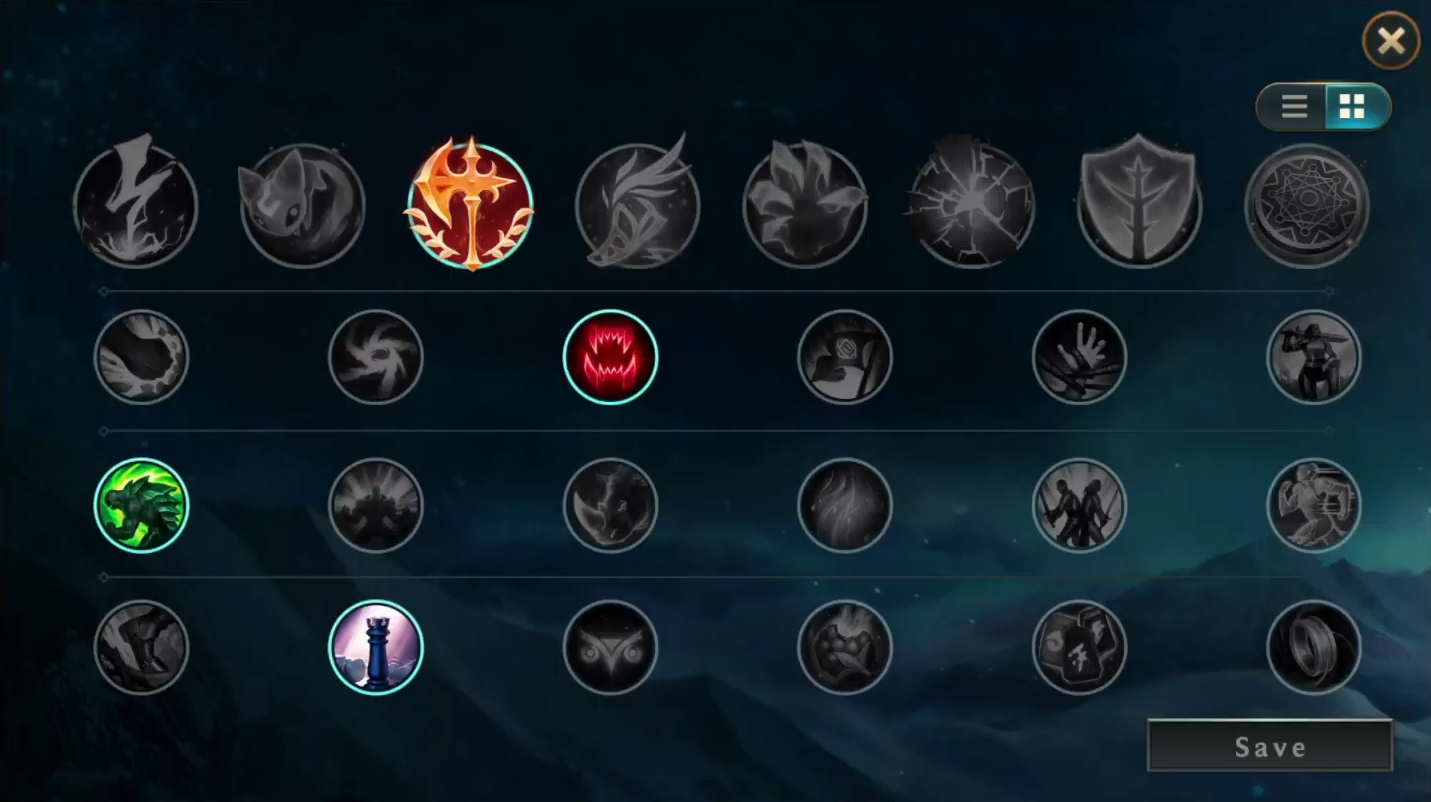Screen dimensions: 1431x802
Task: Select the armored warrior rune ending the second row
Action: coord(1314,356)
